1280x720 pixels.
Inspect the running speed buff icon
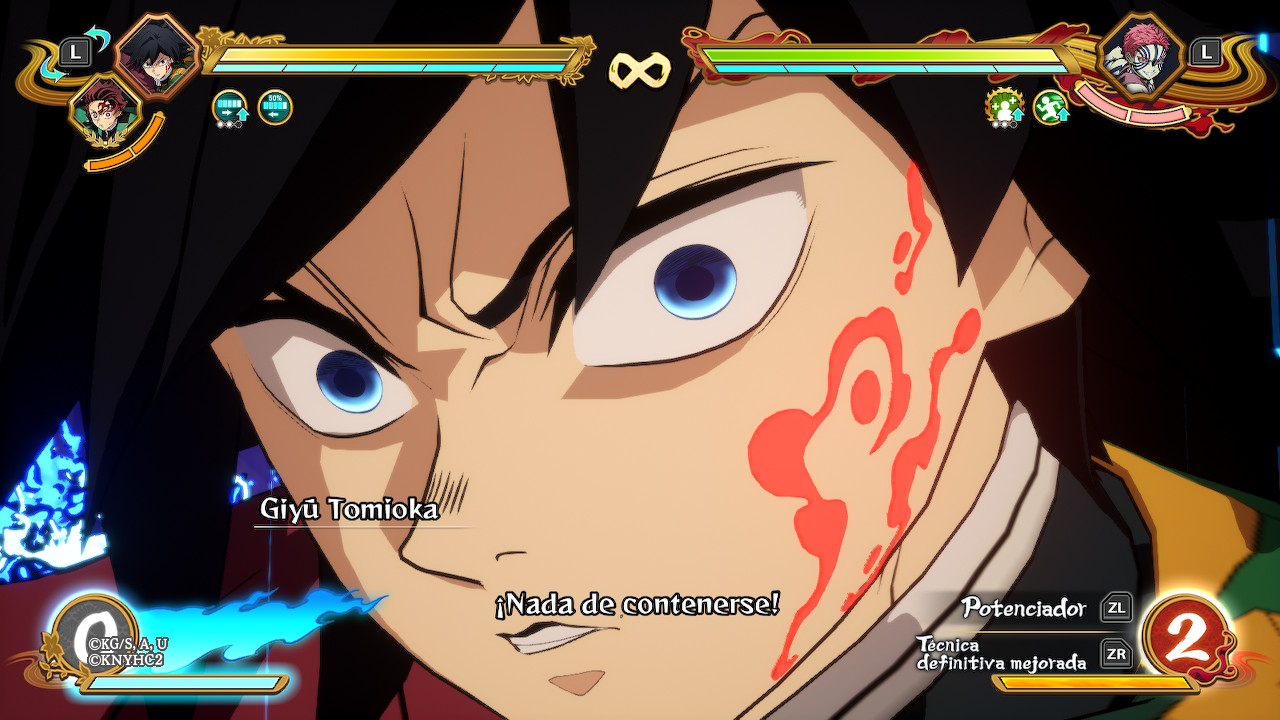pos(1050,107)
